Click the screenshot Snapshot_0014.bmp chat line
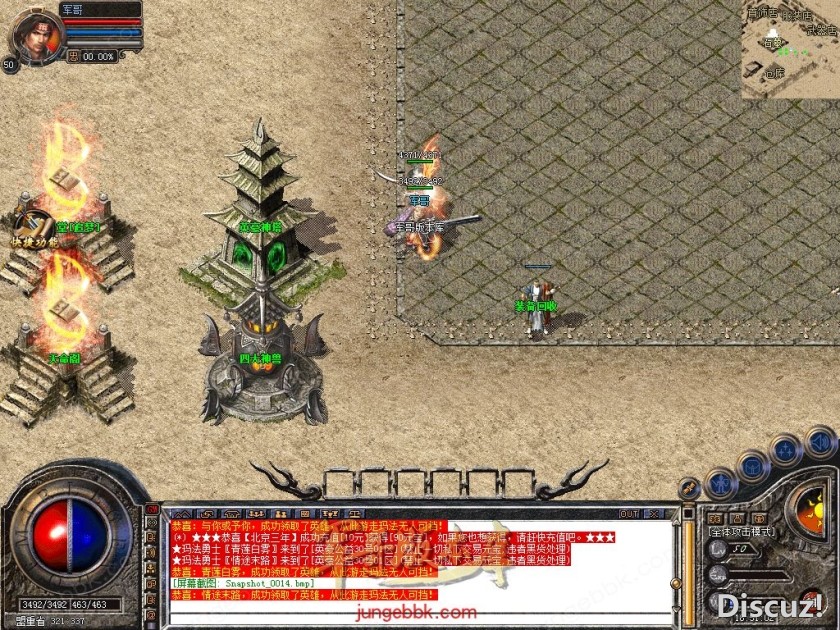 240,581
